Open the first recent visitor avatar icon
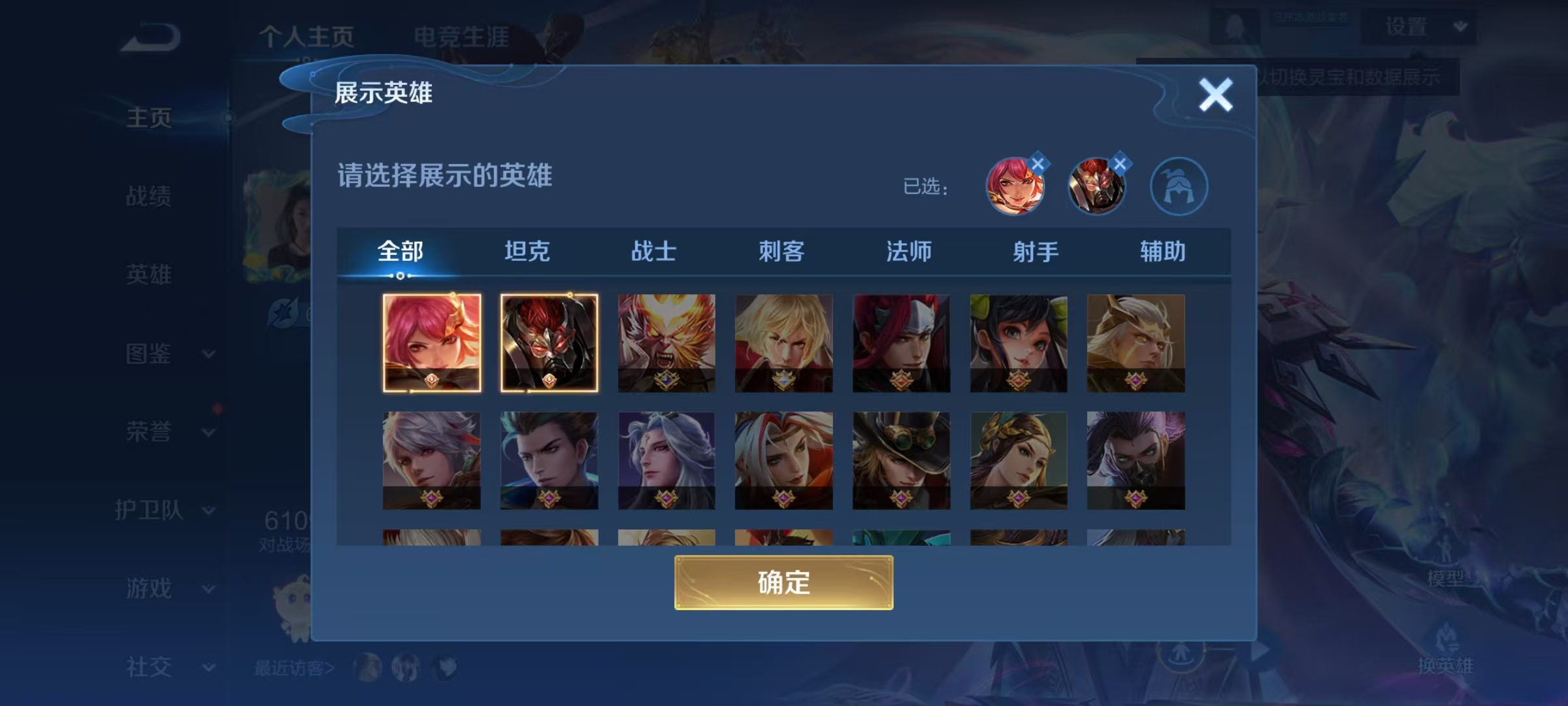 click(x=367, y=668)
